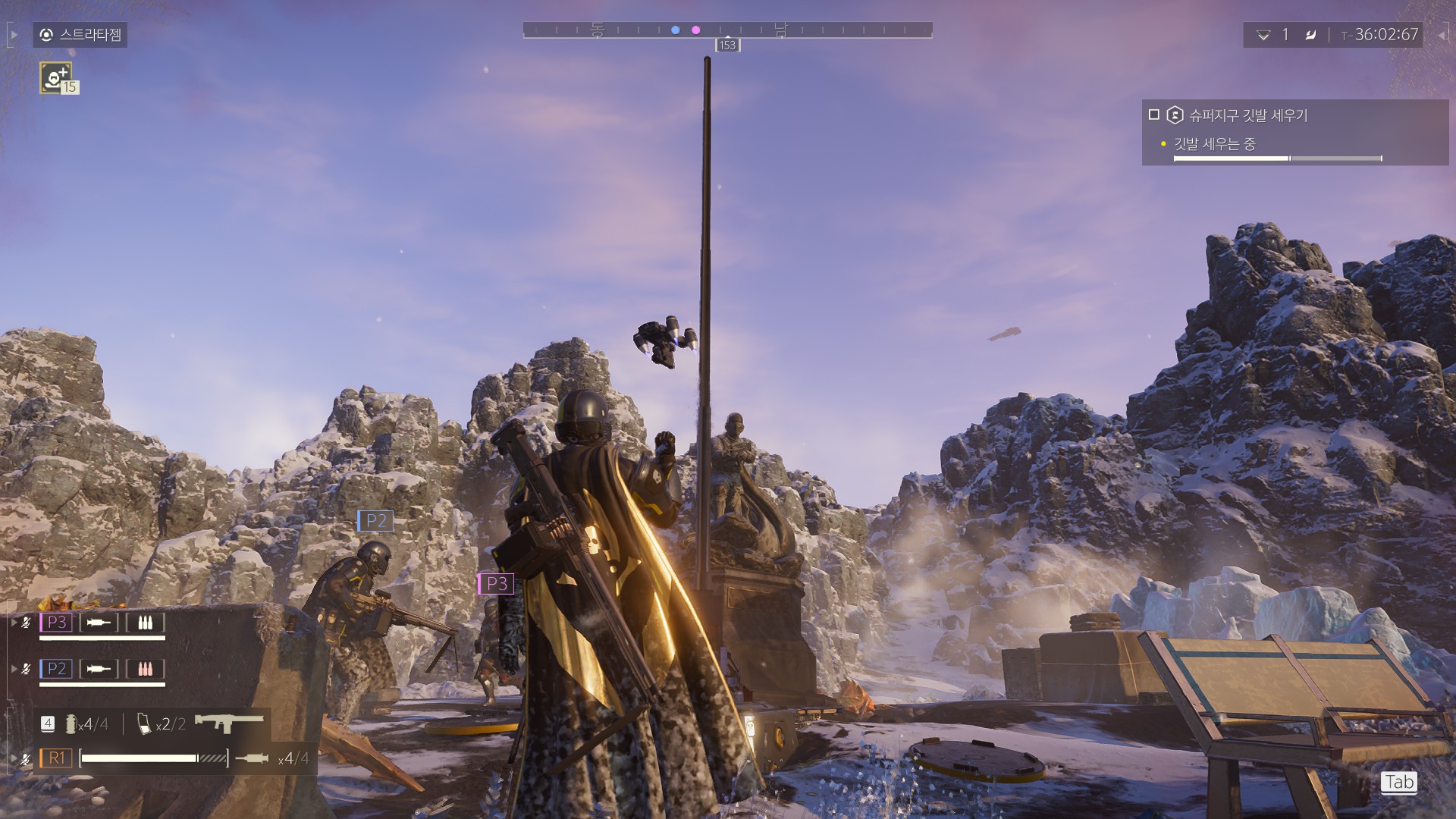Click the compass bar heading strip
The width and height of the screenshot is (1456, 819).
[x=727, y=30]
